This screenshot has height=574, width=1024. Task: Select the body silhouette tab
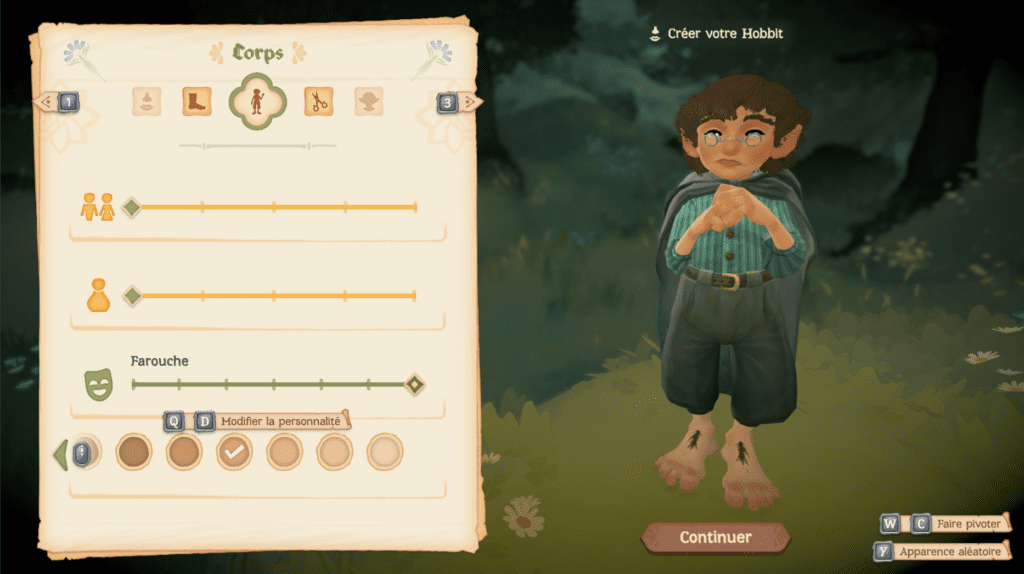tap(258, 101)
